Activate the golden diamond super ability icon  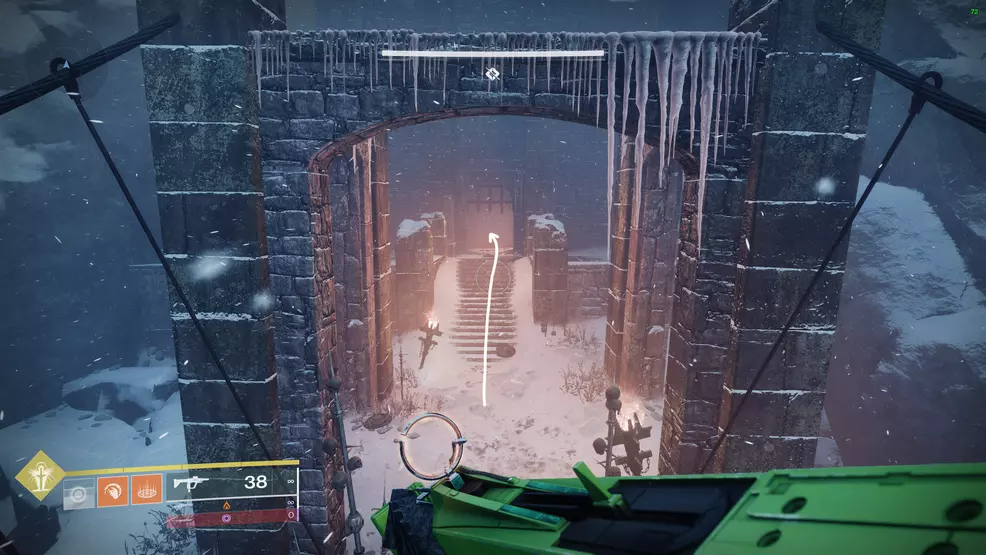40,475
